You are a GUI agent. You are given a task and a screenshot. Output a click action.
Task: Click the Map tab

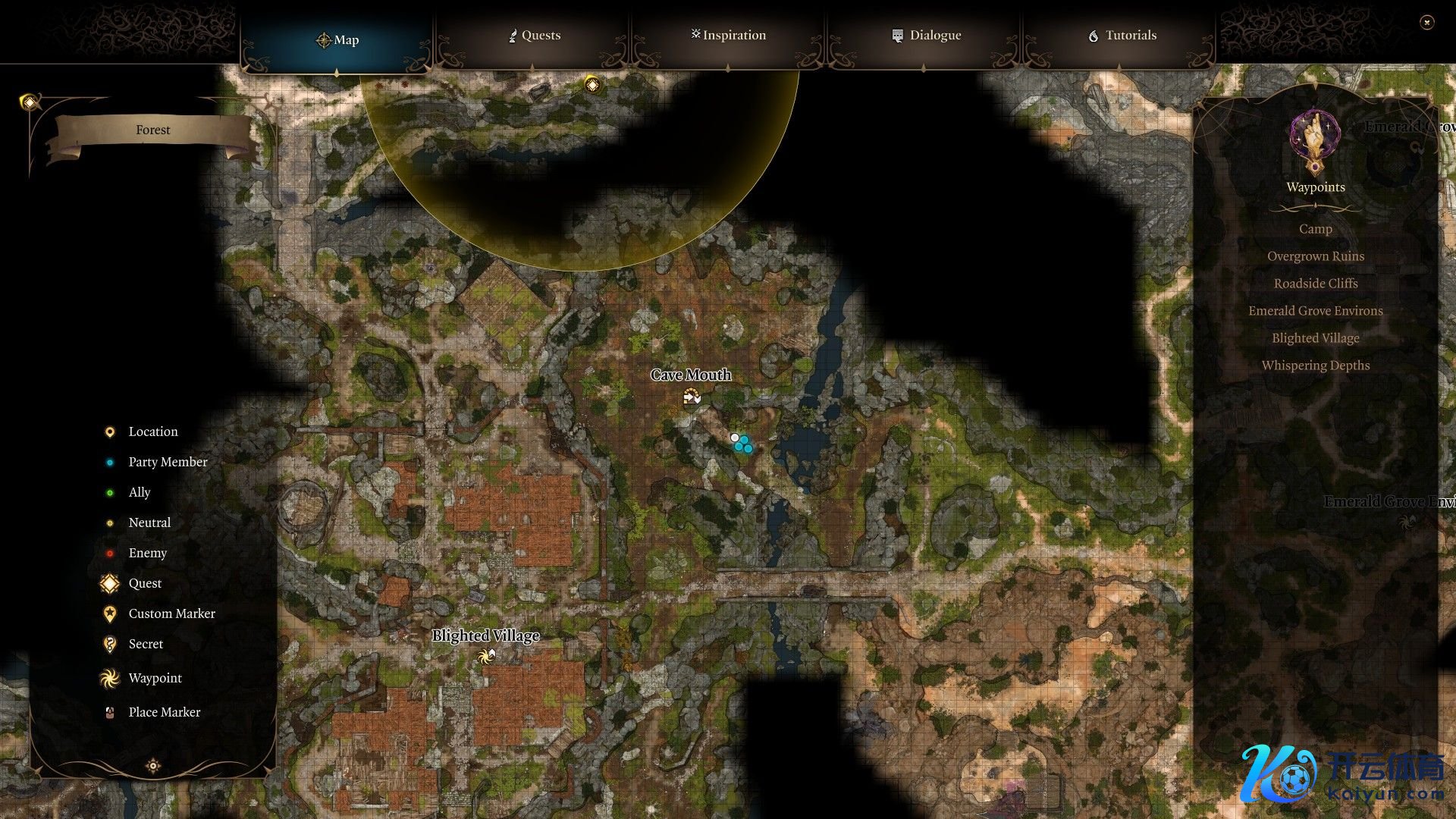pos(337,40)
